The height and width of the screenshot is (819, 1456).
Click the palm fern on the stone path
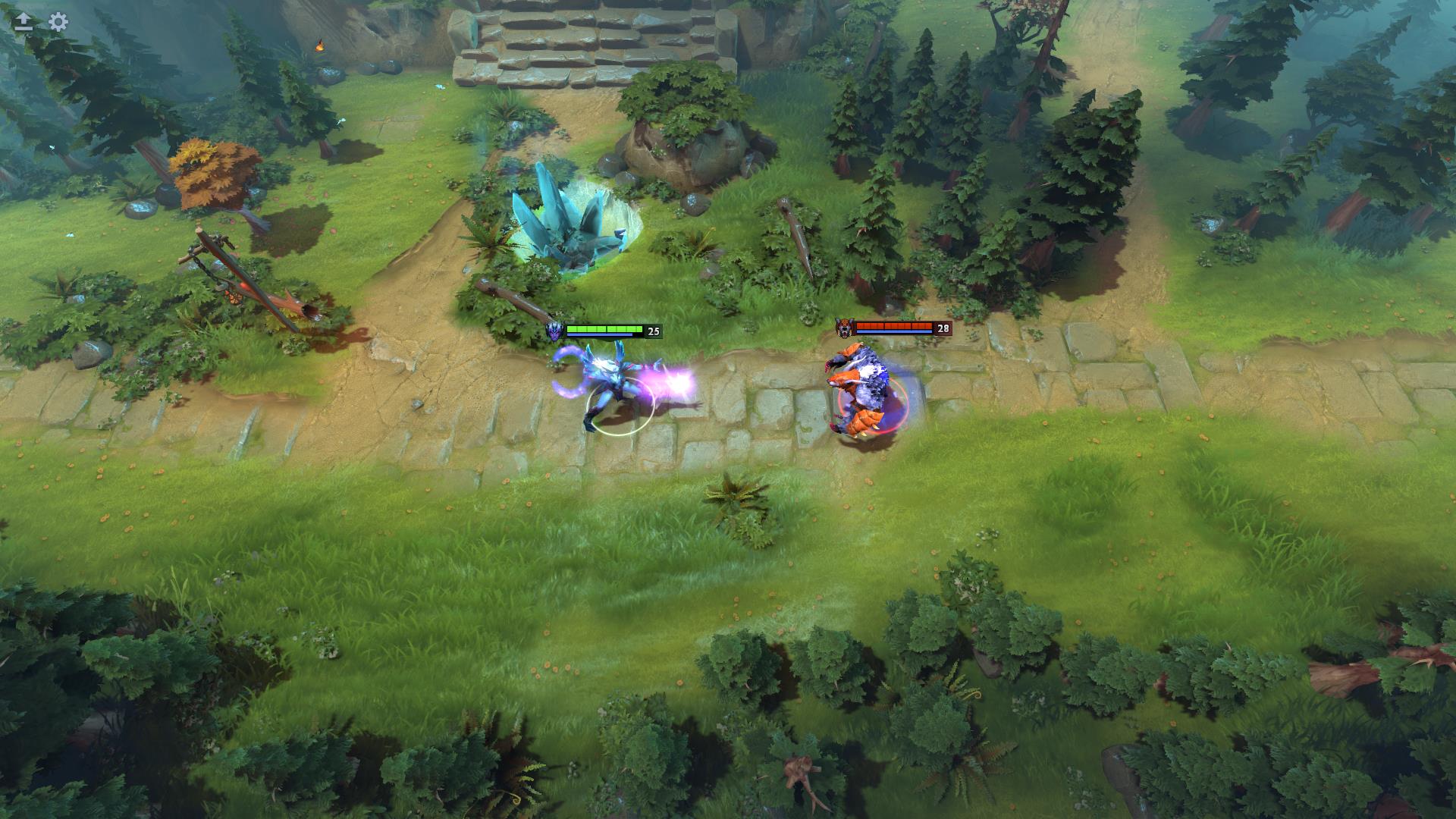734,497
